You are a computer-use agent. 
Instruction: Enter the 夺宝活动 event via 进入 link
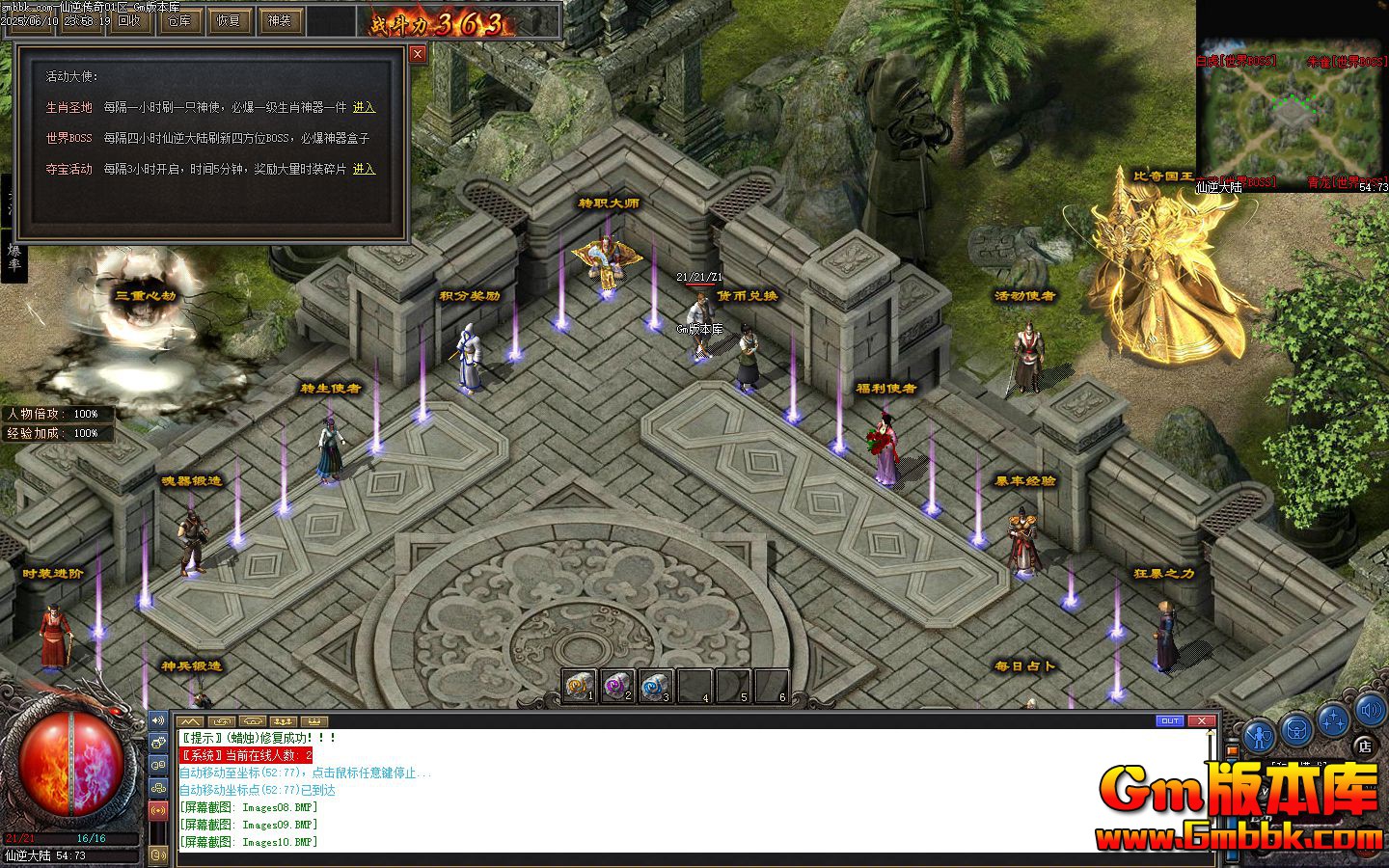364,169
